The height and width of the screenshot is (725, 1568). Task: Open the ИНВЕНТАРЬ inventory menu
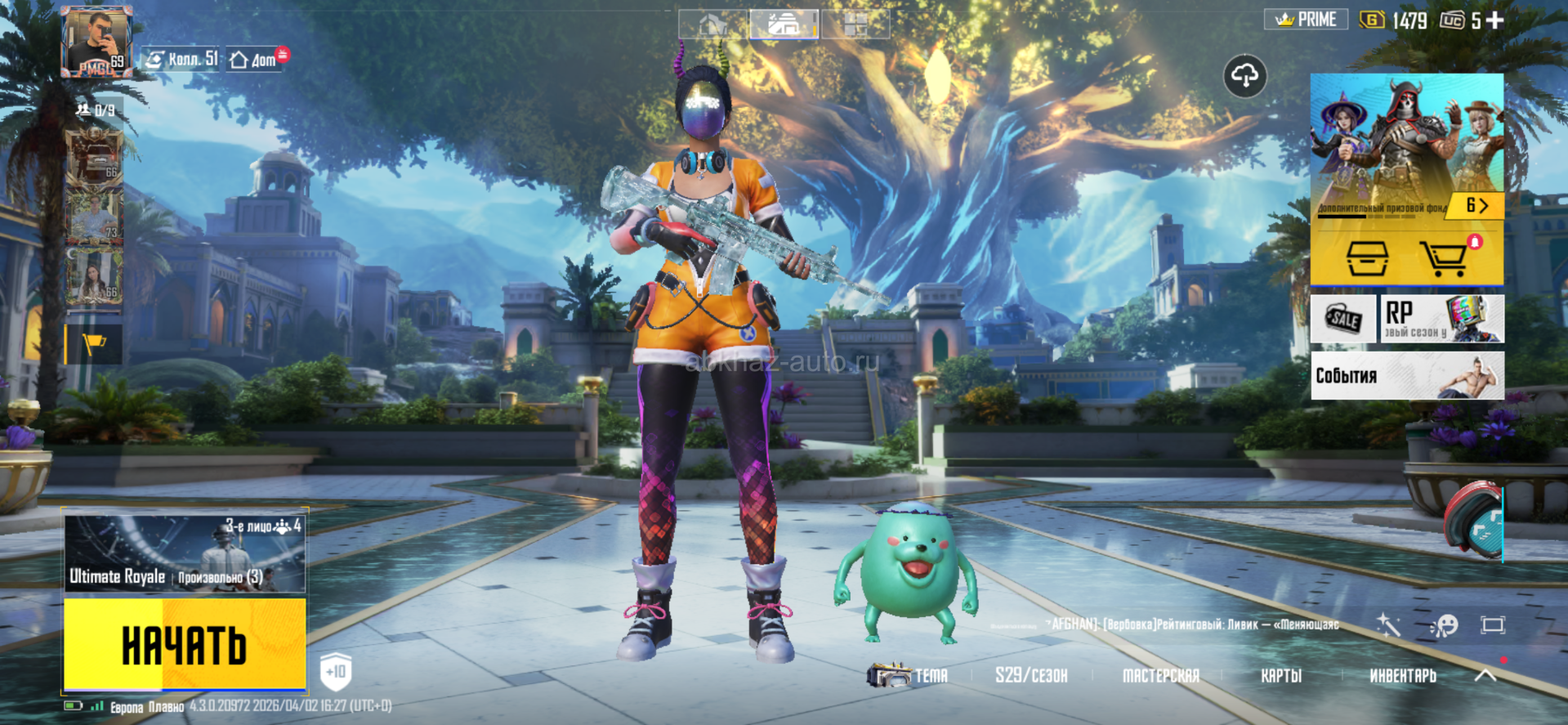click(x=1402, y=676)
